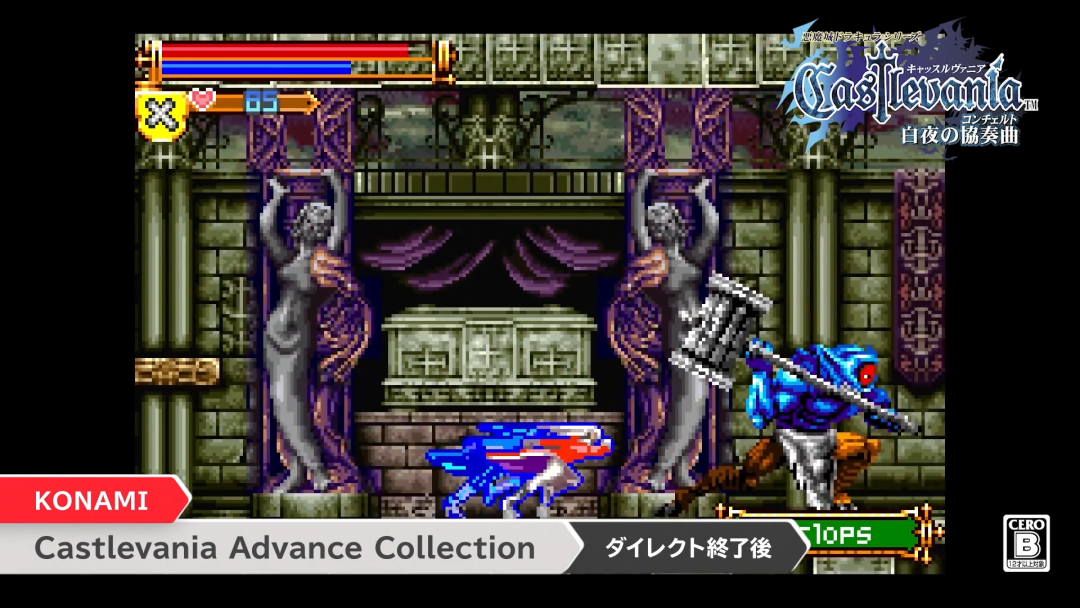This screenshot has height=608, width=1080.
Task: Select the cross sub-weapon icon
Action: [x=161, y=115]
